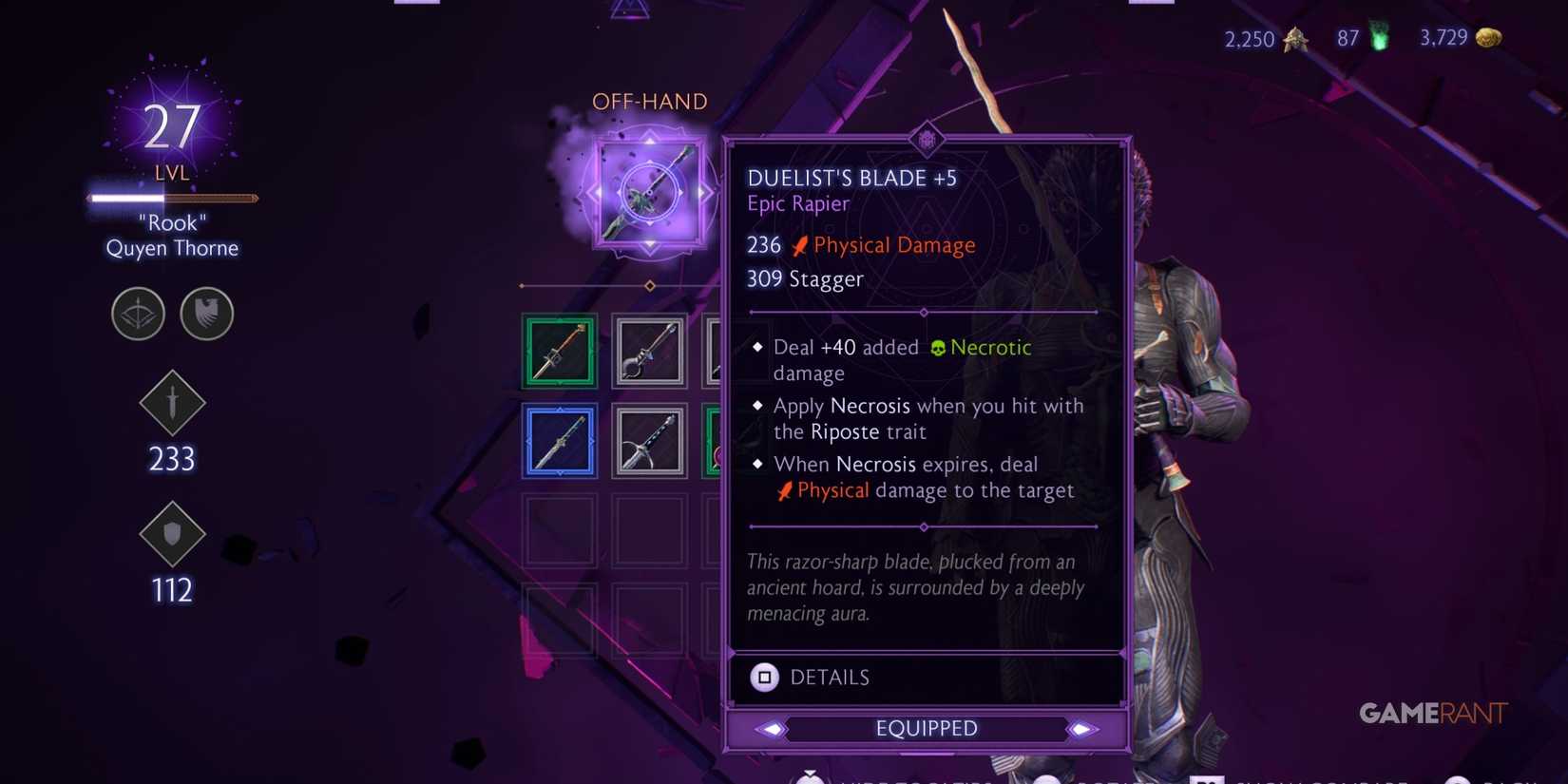Click the left arrow beside the Equipped banner

(x=772, y=728)
